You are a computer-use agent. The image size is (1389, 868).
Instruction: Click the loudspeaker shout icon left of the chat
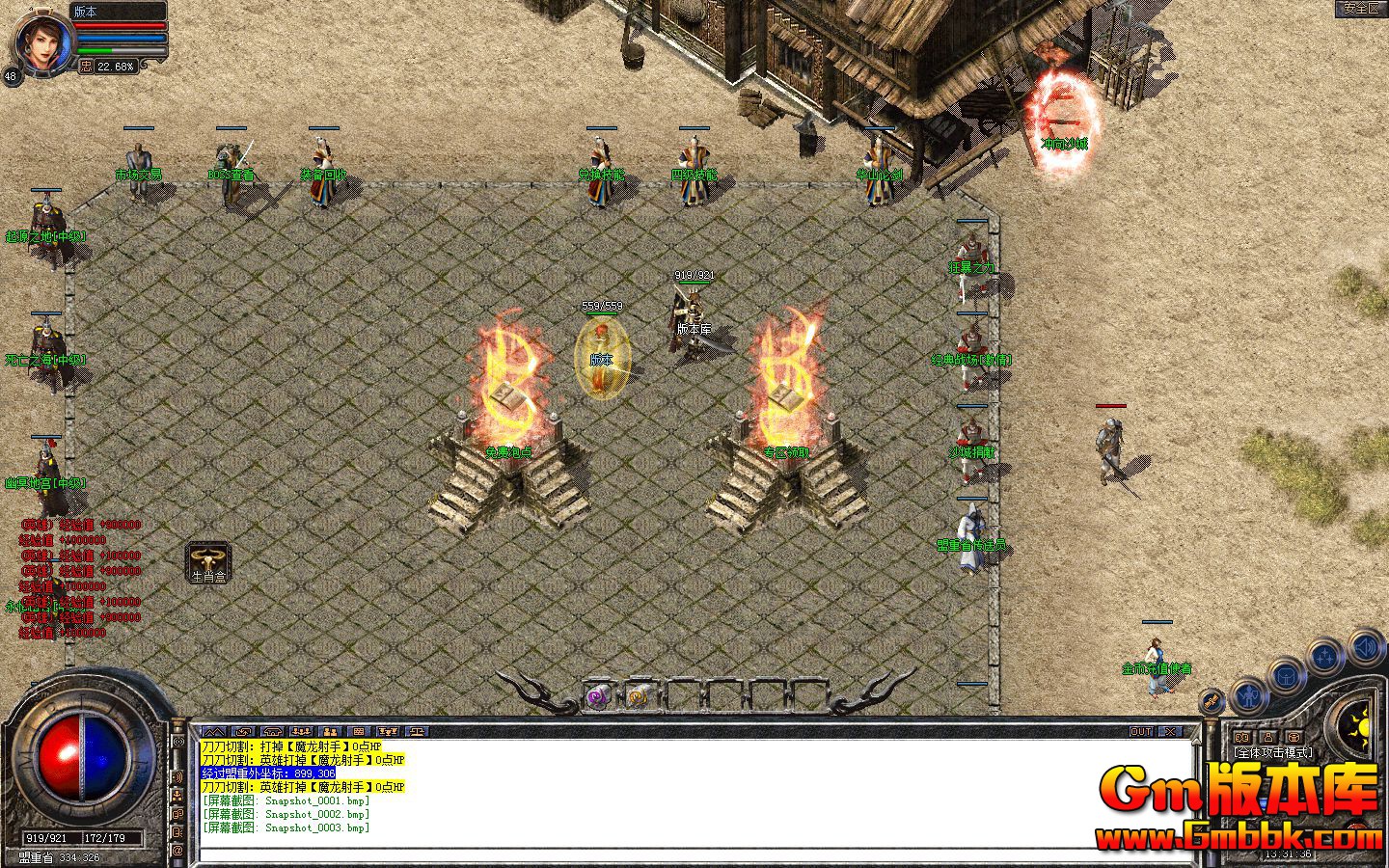pyautogui.click(x=177, y=774)
